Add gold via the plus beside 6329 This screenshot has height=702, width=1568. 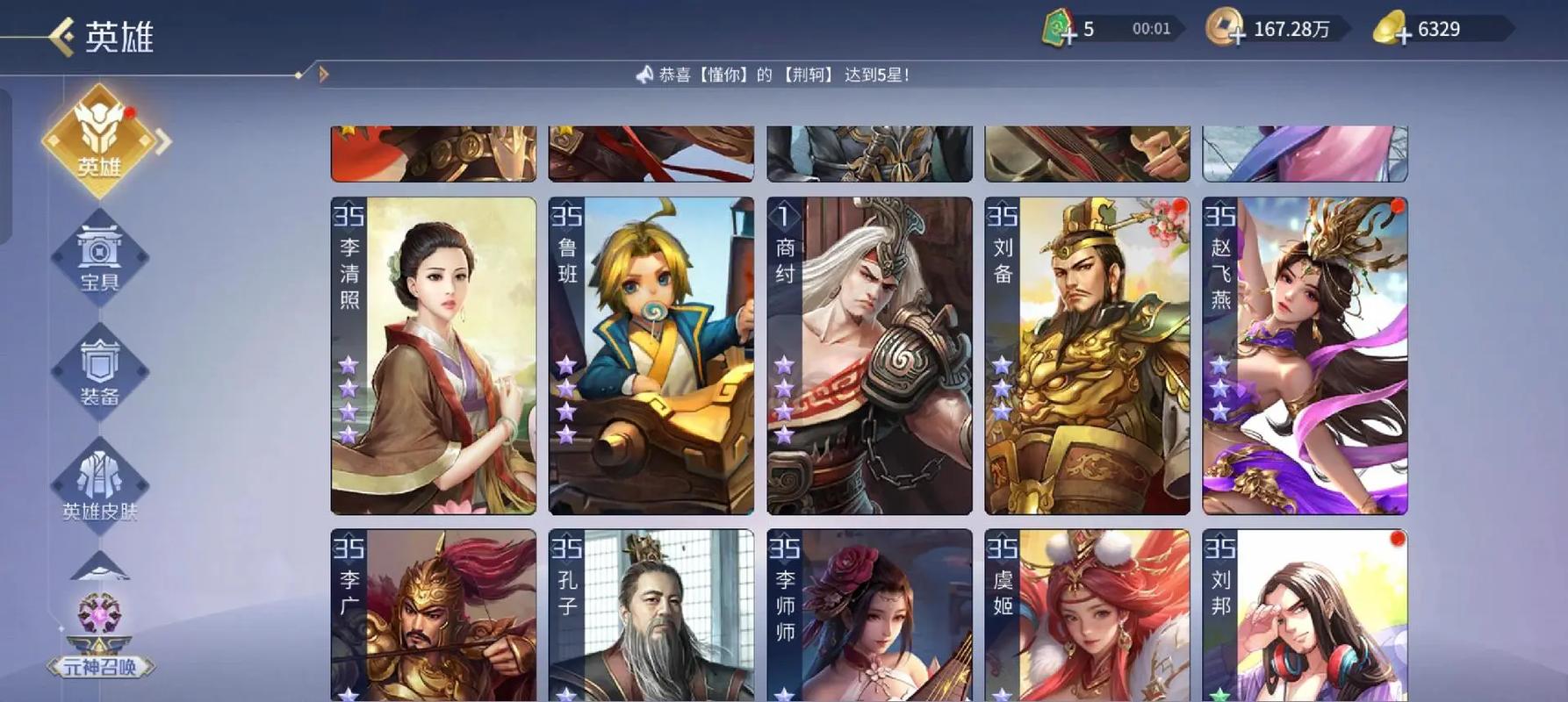(1404, 33)
